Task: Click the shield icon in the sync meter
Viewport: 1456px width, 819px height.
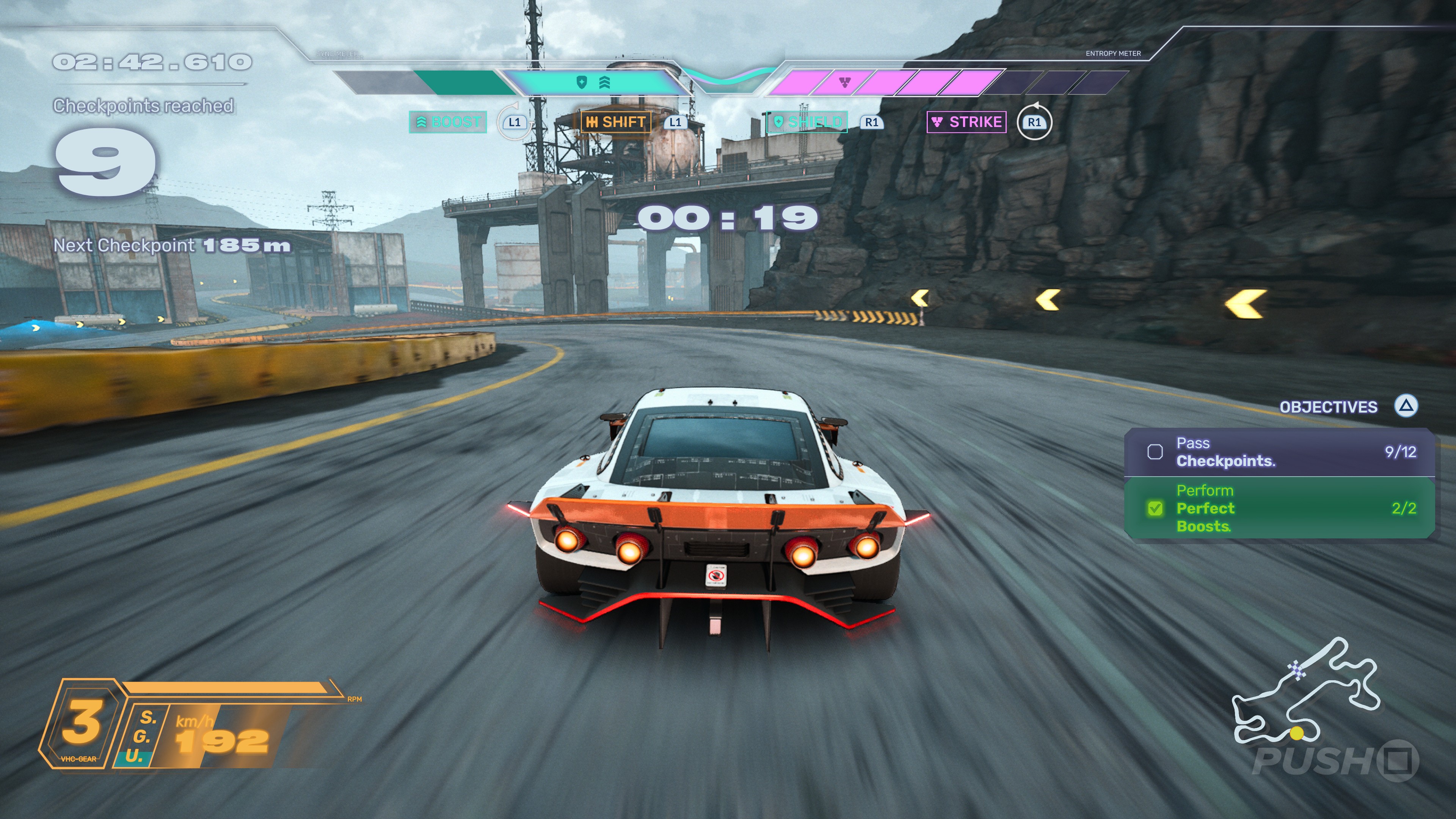Action: click(582, 83)
